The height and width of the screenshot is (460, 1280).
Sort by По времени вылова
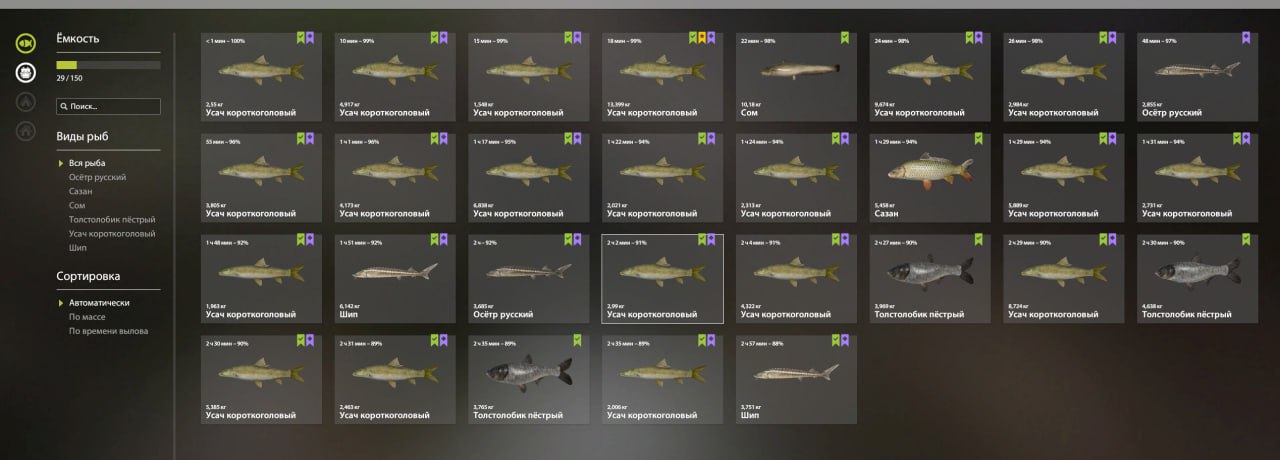click(x=108, y=331)
